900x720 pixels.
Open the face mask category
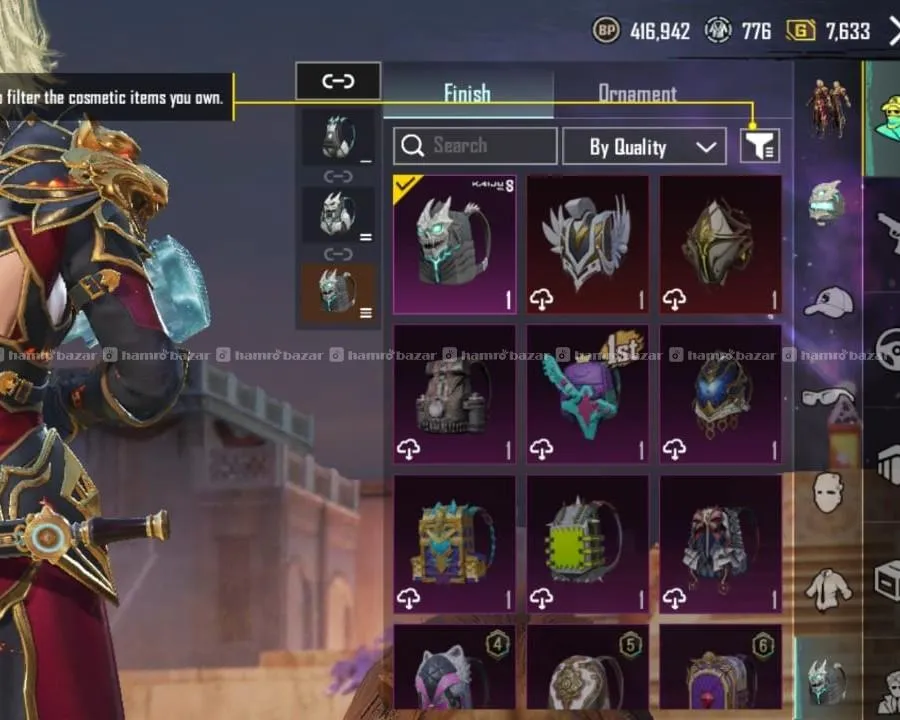click(828, 492)
